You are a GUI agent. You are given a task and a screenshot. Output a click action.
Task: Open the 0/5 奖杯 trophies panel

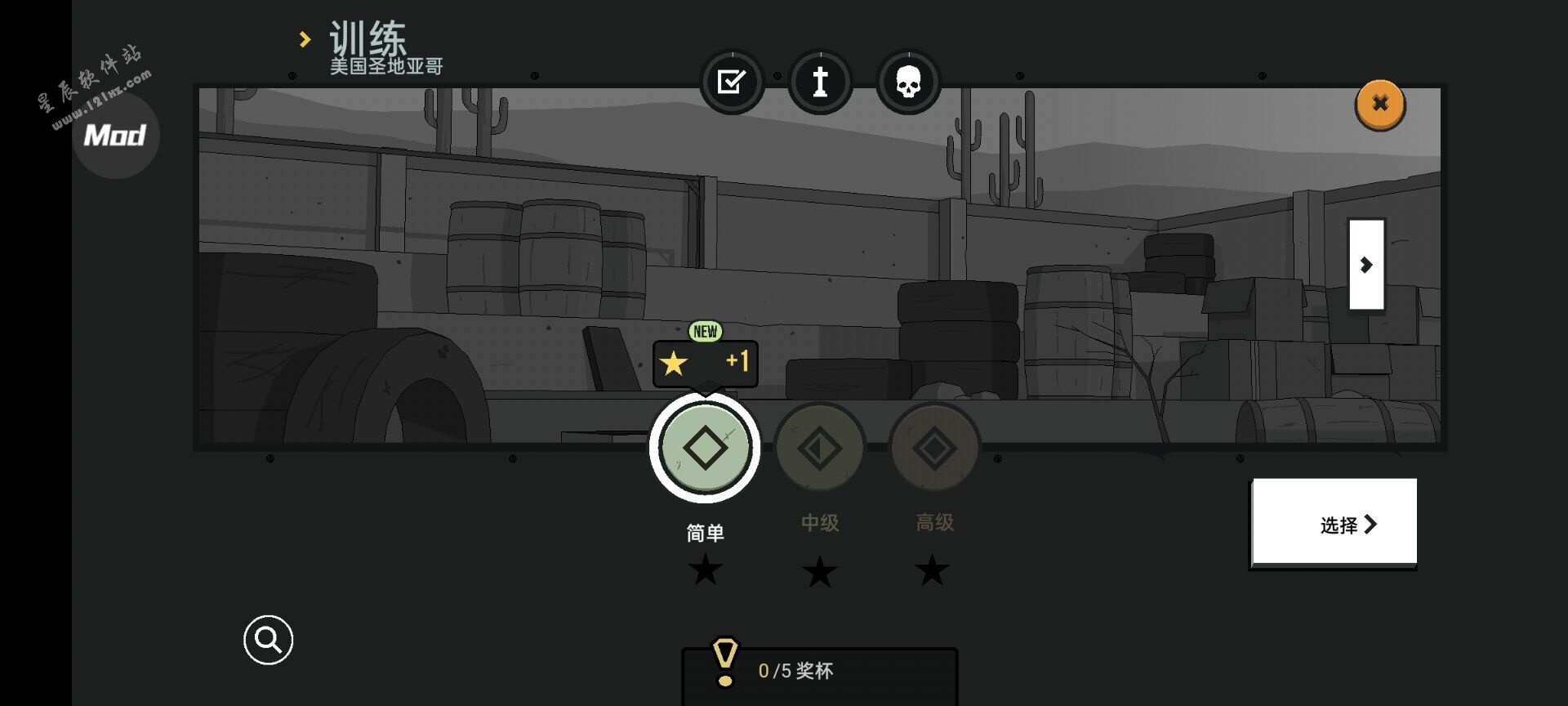(x=819, y=672)
